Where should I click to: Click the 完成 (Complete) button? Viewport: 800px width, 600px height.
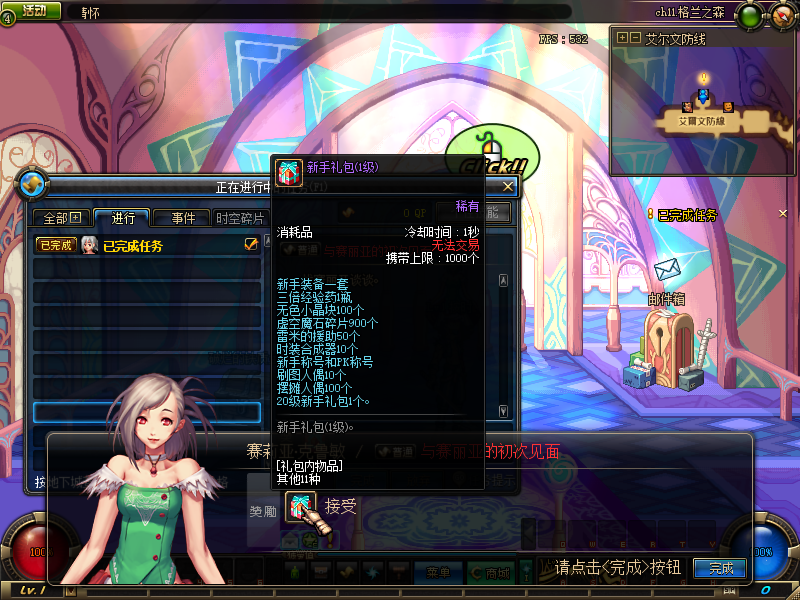[720, 568]
